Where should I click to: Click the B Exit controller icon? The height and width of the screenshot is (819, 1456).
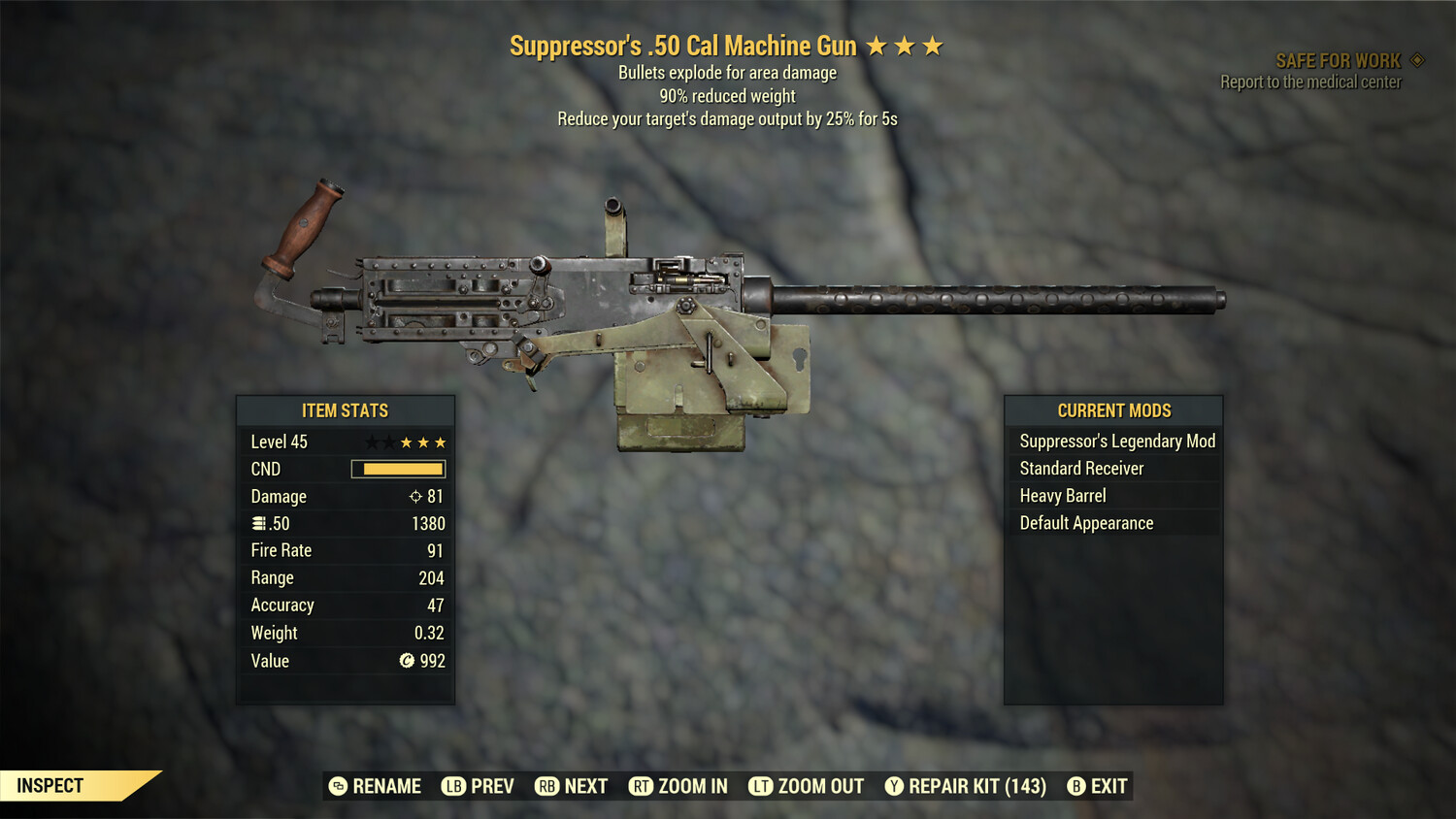pos(1075,786)
